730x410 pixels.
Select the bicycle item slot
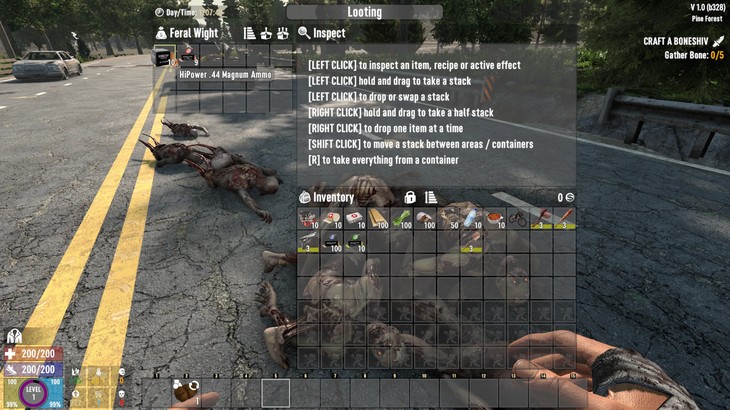click(x=517, y=218)
